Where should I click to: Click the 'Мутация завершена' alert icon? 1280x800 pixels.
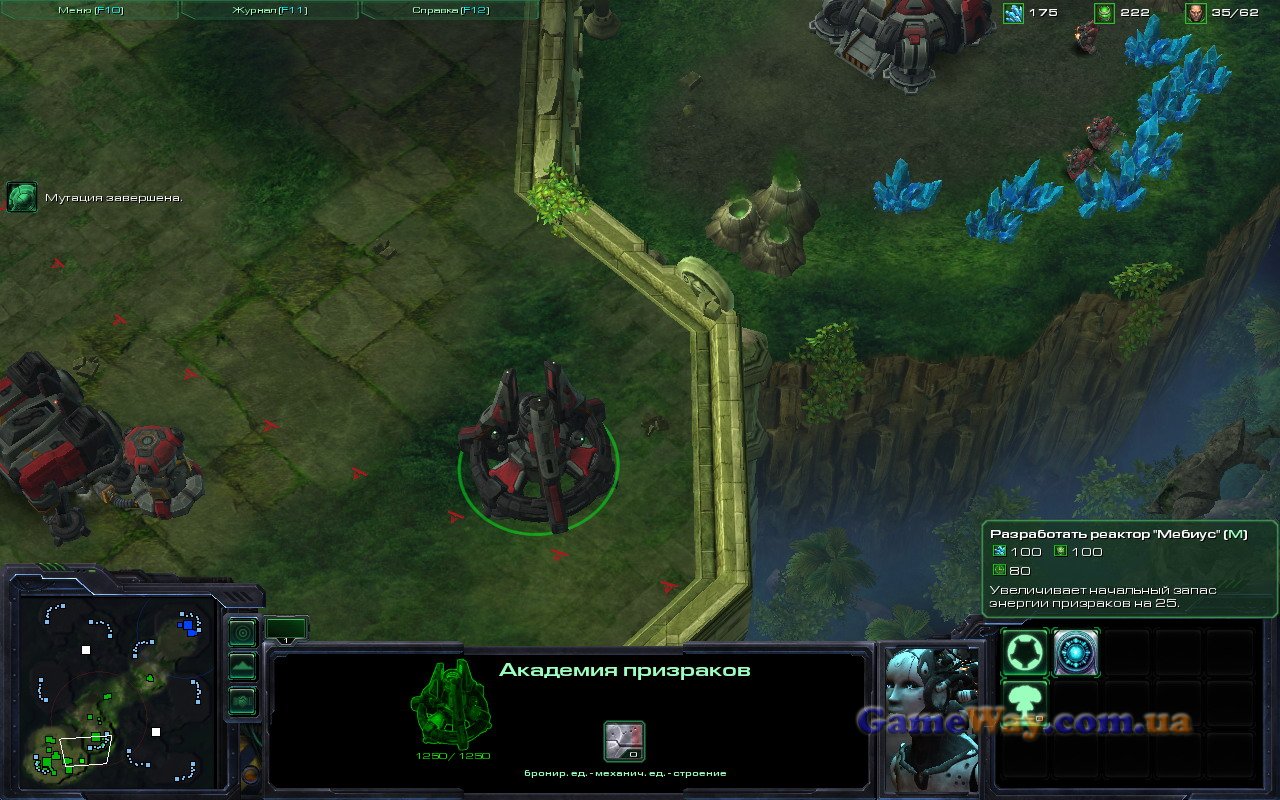21,197
